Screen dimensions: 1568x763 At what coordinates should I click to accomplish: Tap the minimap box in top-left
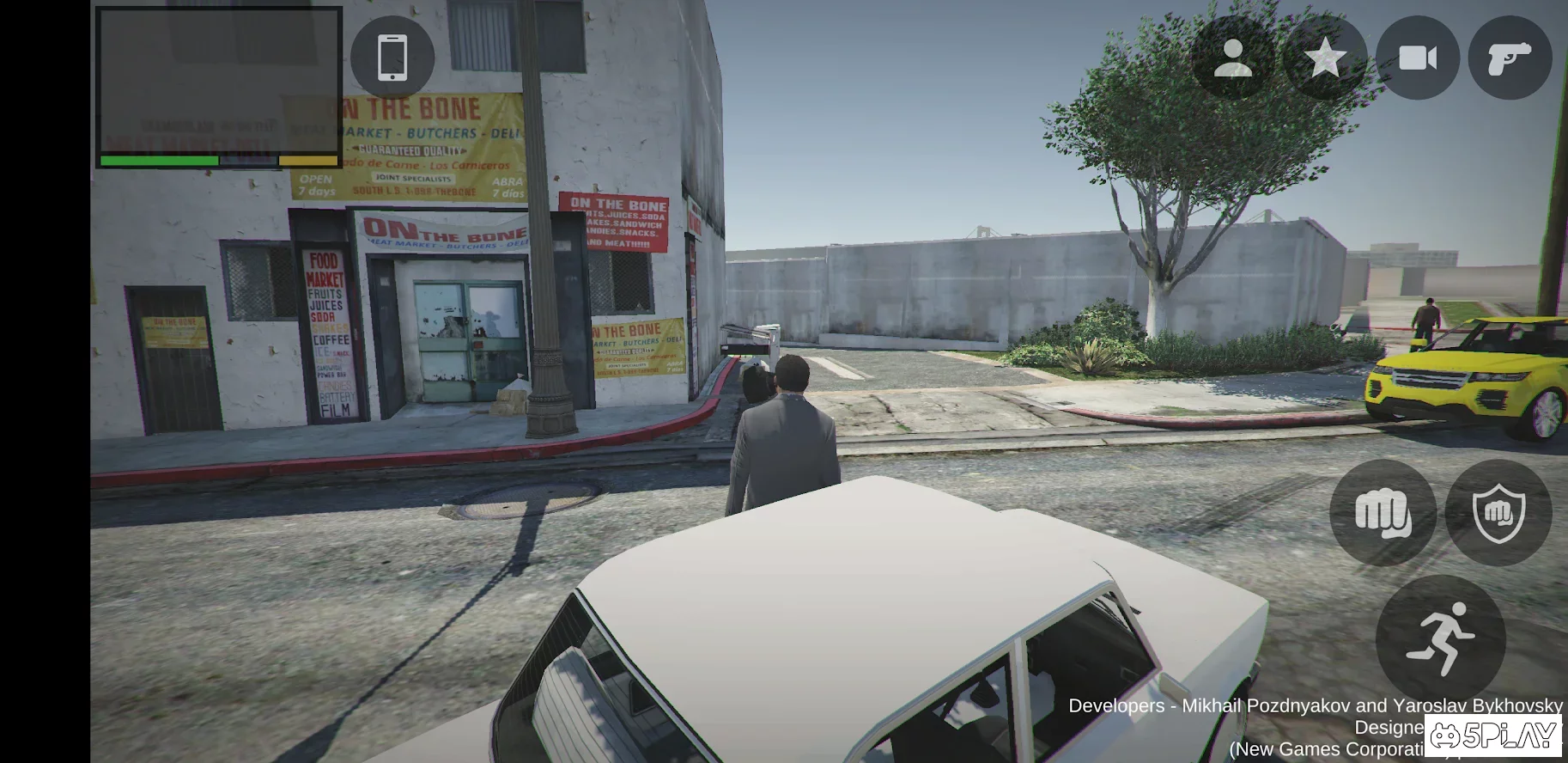(x=221, y=86)
